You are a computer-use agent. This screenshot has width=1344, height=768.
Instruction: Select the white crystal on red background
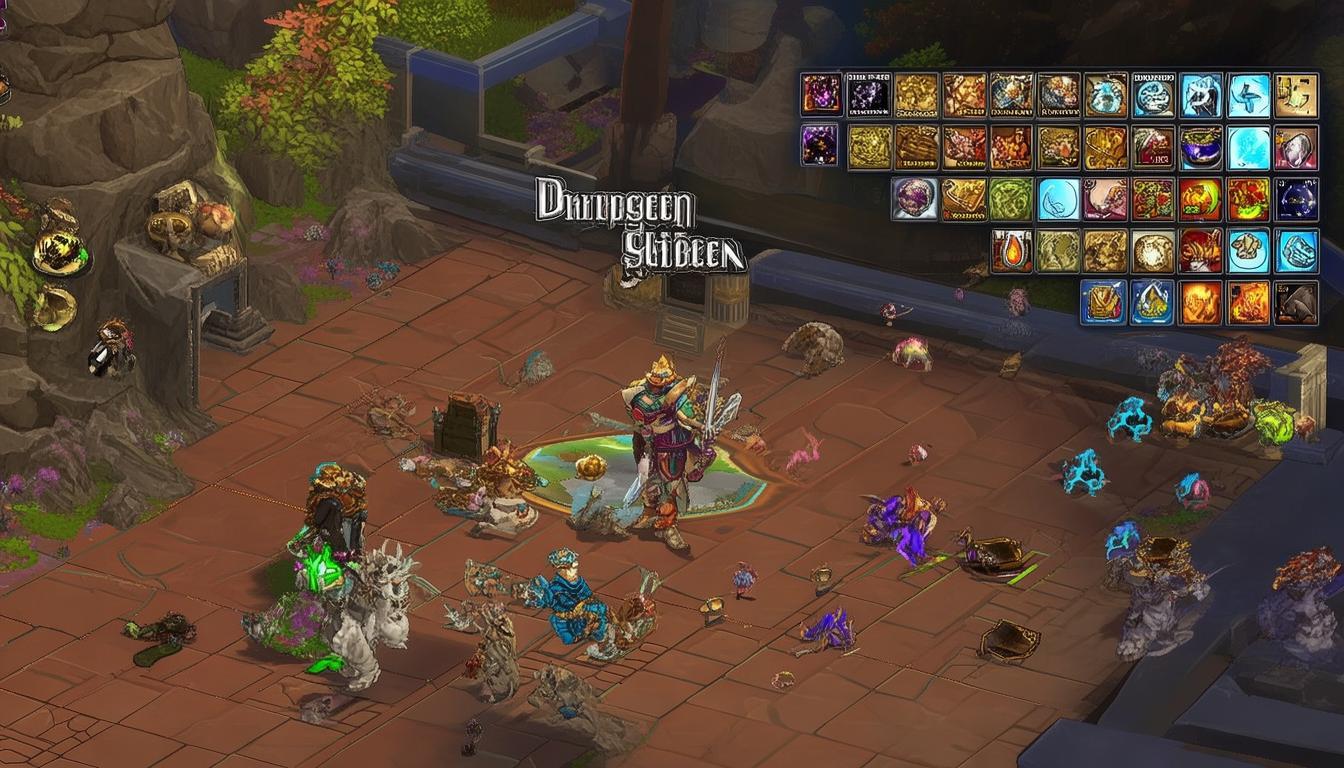(x=1297, y=147)
